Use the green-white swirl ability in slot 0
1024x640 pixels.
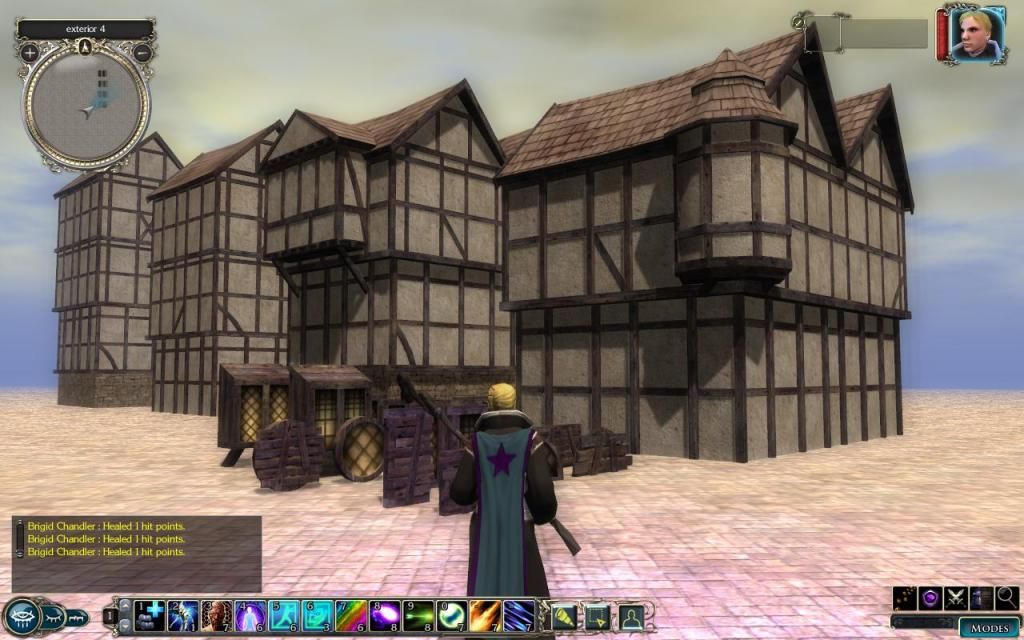[452, 615]
